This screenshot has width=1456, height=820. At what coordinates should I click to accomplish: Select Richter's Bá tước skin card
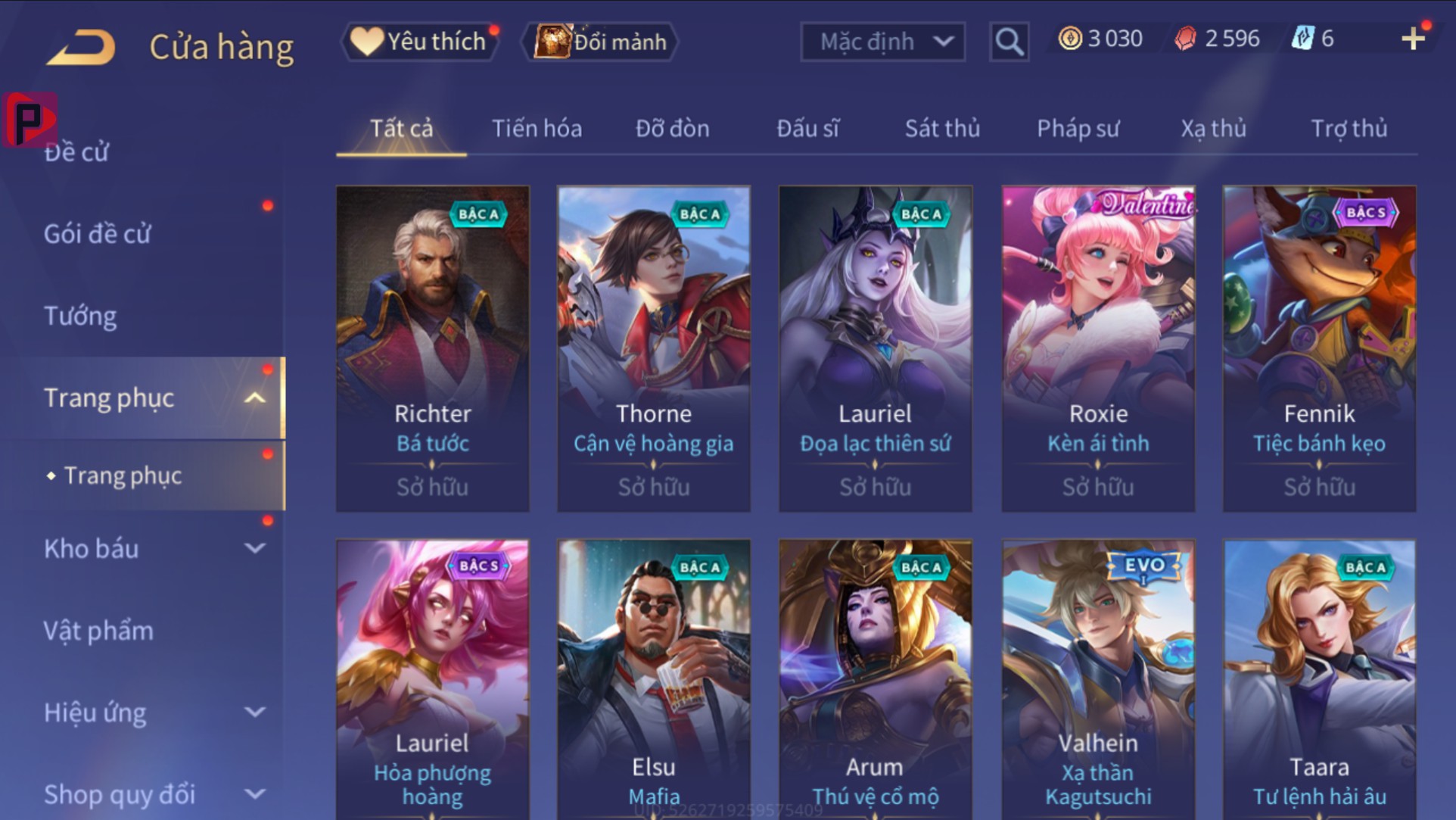tap(433, 348)
